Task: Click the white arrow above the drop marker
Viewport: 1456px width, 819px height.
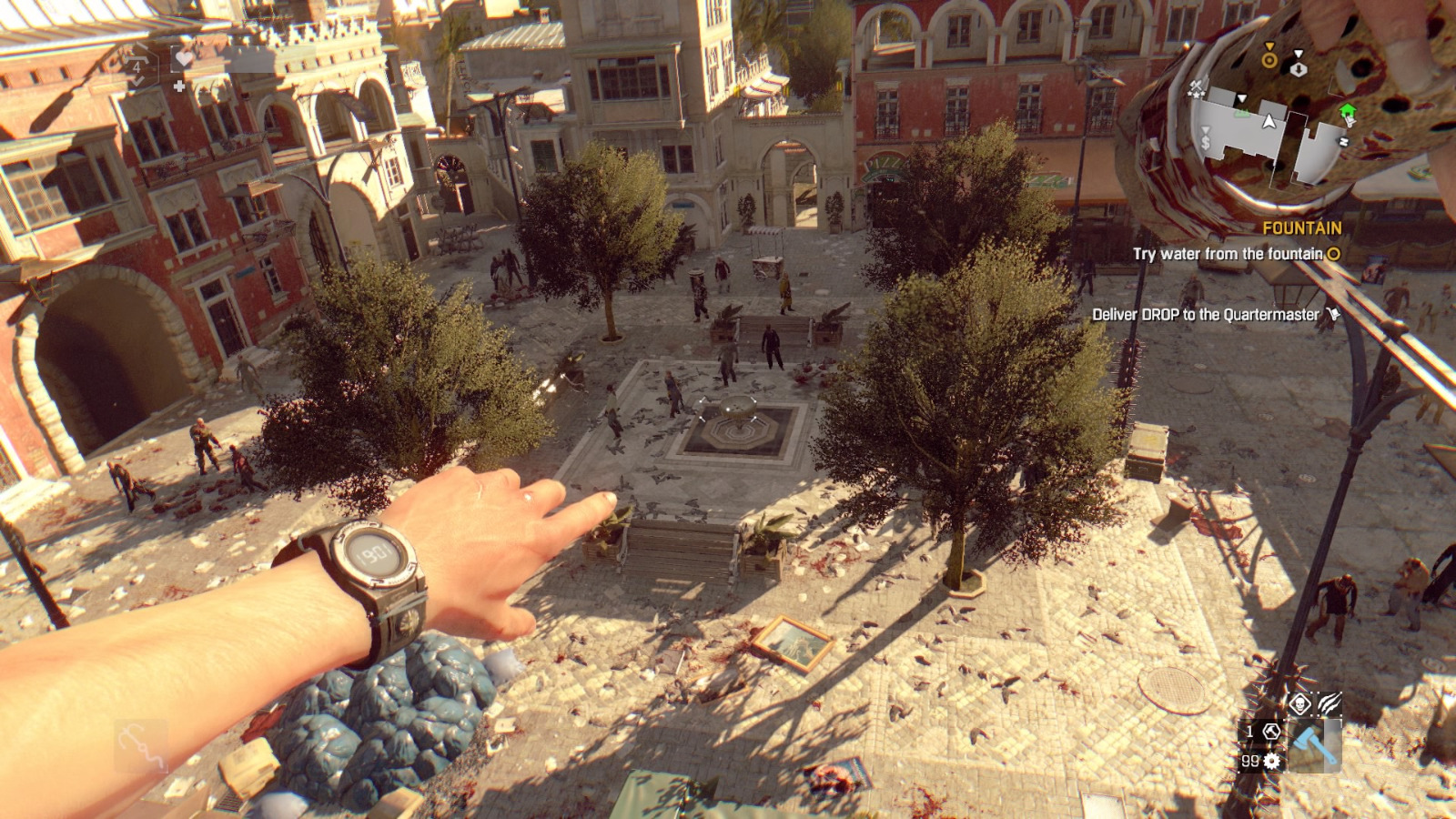Action: (1299, 53)
